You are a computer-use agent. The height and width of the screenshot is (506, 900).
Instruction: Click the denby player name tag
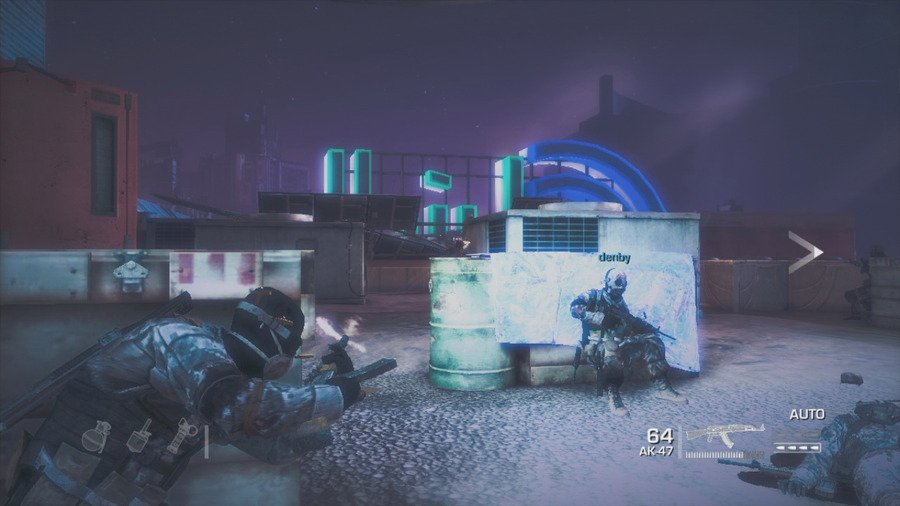(614, 257)
